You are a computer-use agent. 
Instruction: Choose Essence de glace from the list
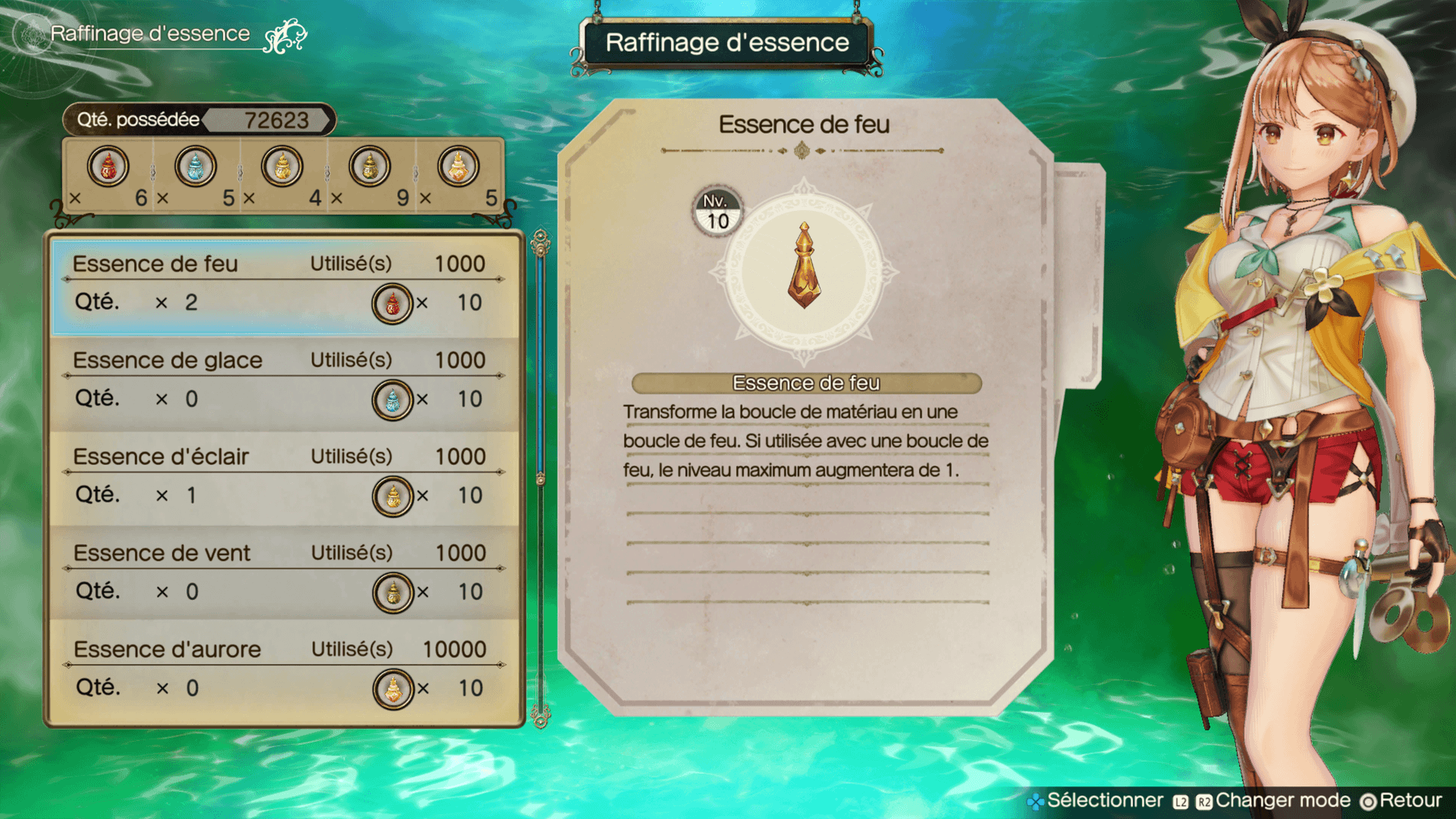pyautogui.click(x=284, y=381)
